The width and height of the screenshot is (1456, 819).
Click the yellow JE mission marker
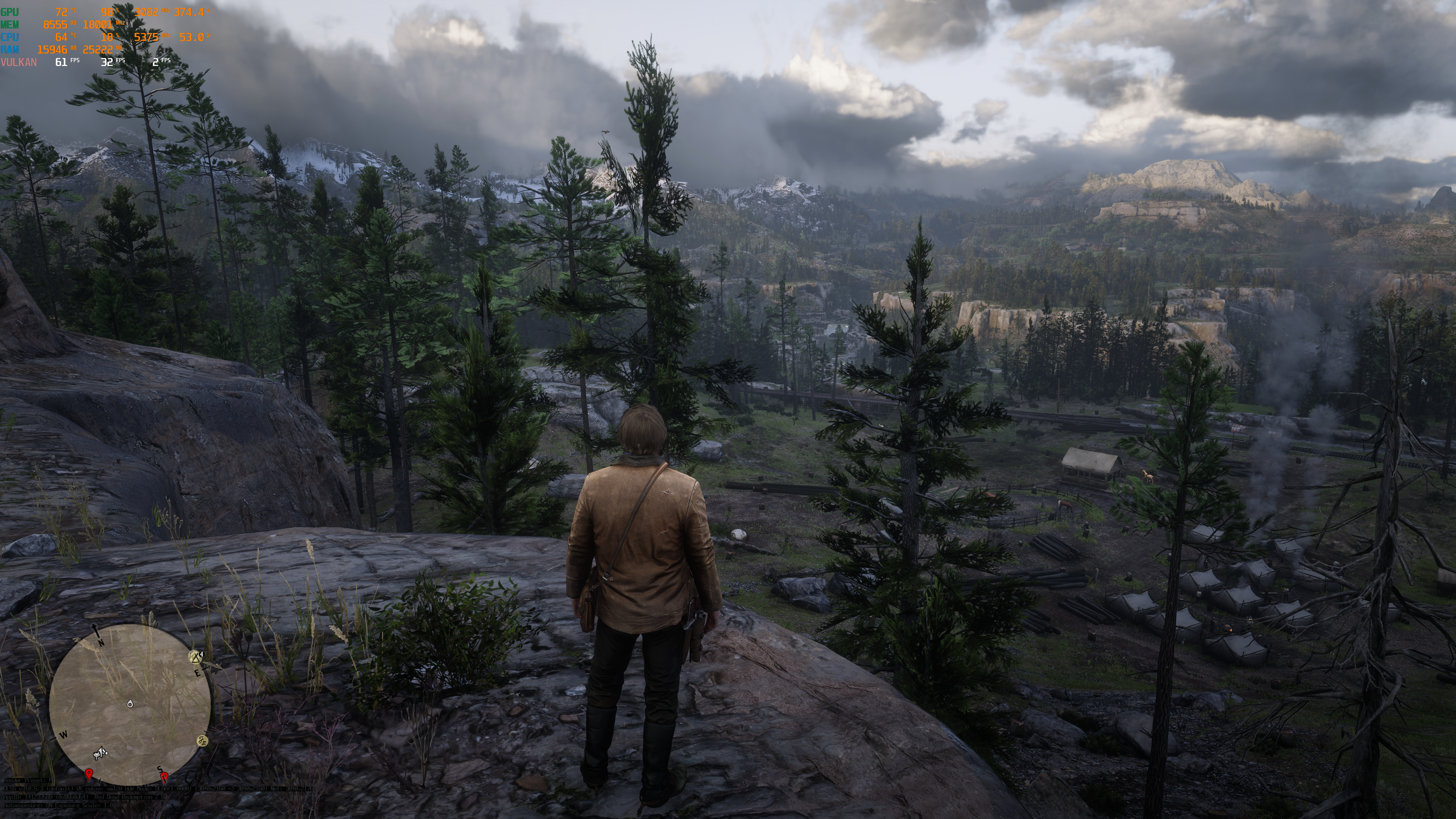coord(202,741)
